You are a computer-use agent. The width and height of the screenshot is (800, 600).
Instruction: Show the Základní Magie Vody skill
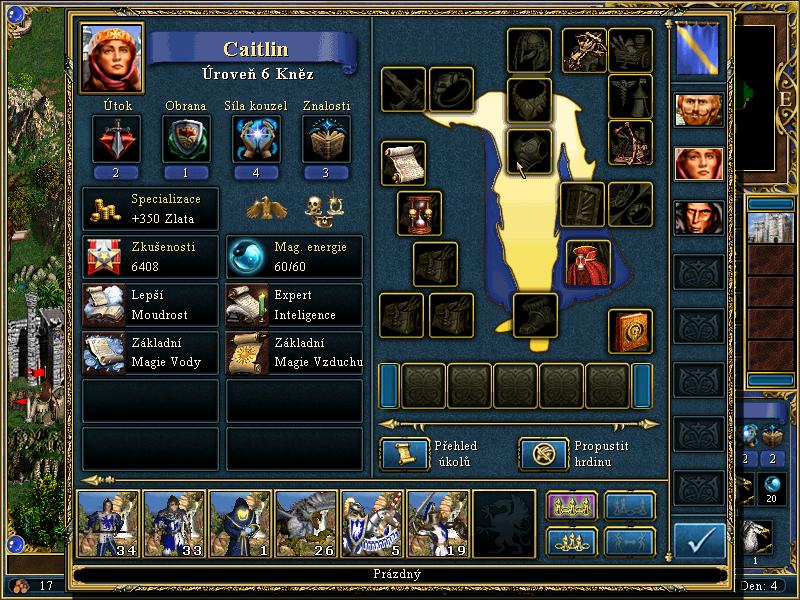tap(150, 353)
